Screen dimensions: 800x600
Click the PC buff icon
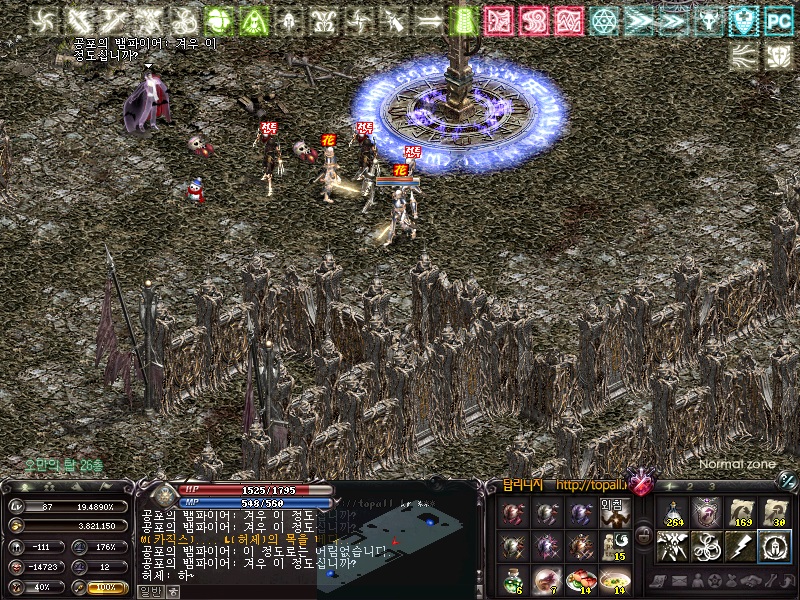777,20
